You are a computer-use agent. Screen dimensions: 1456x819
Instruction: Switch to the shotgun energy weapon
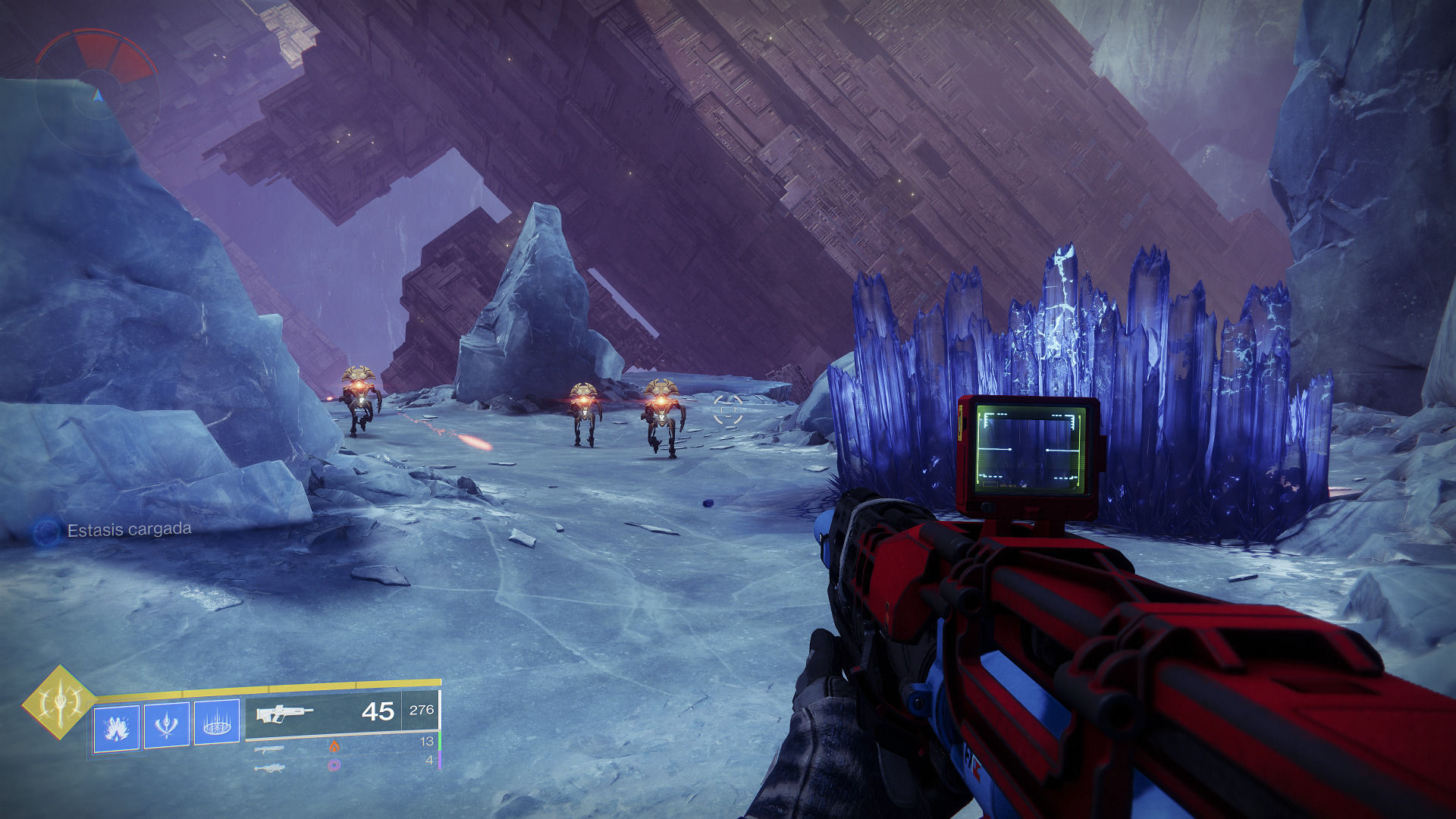point(269,749)
